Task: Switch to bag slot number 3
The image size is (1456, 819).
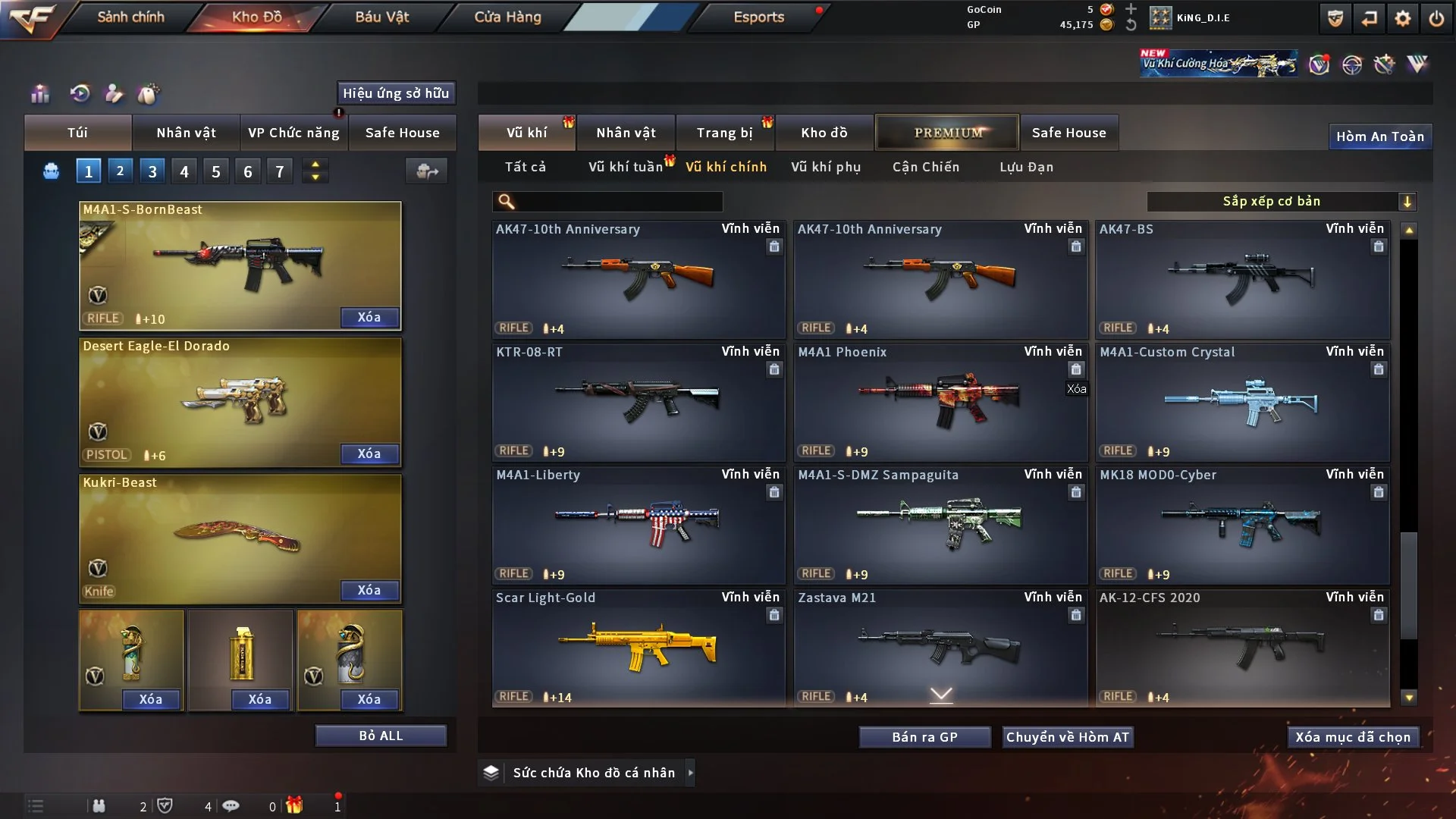Action: [152, 171]
